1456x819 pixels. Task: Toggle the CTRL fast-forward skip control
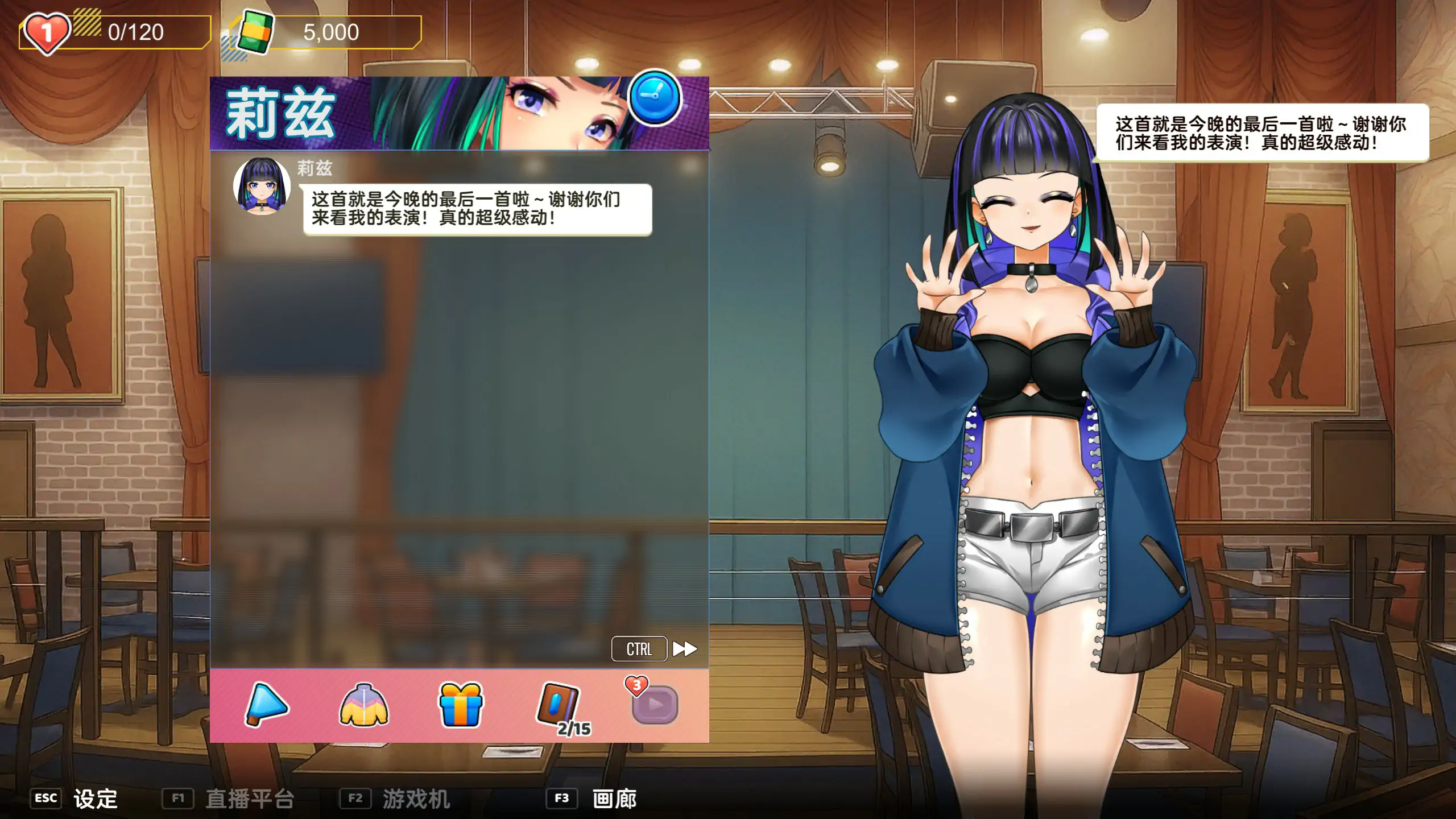point(638,648)
